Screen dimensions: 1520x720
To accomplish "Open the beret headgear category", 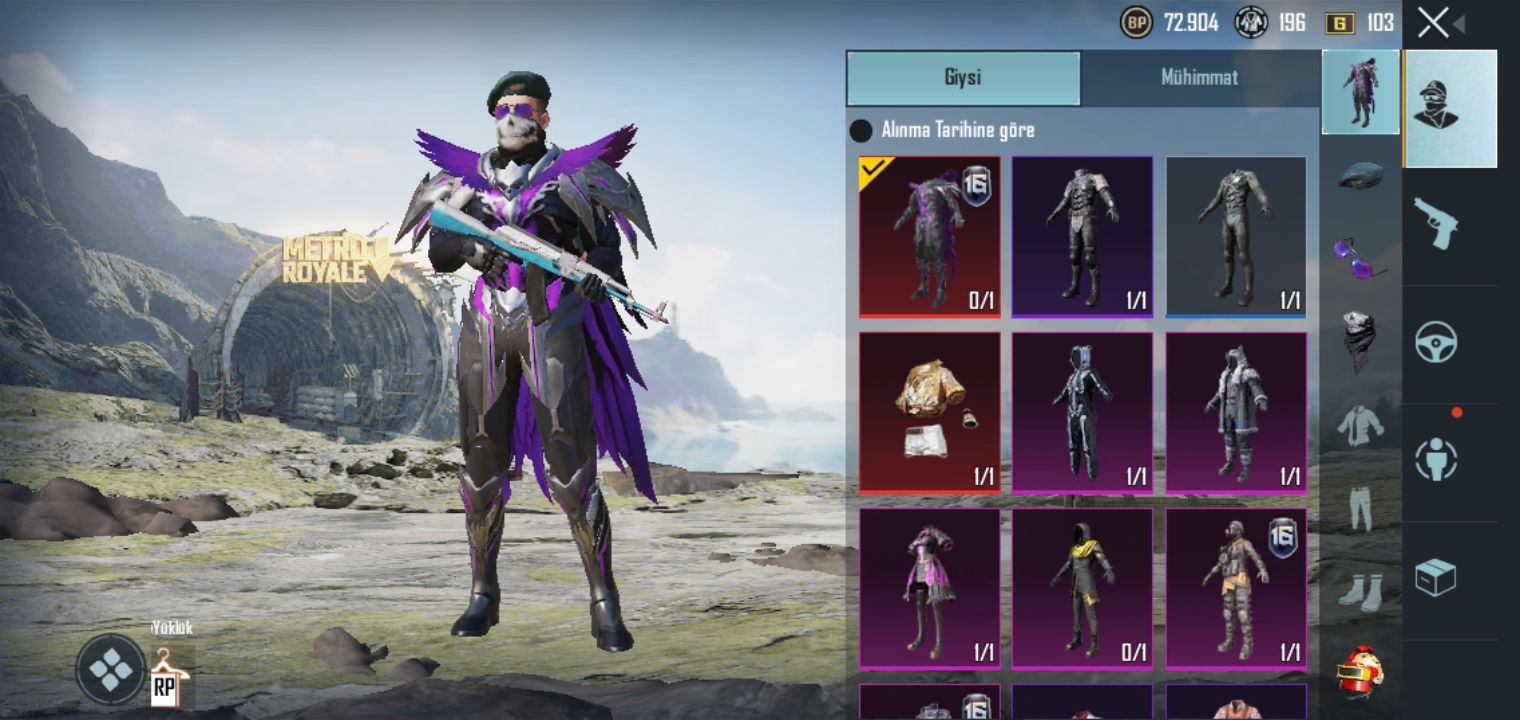I will pyautogui.click(x=1360, y=175).
